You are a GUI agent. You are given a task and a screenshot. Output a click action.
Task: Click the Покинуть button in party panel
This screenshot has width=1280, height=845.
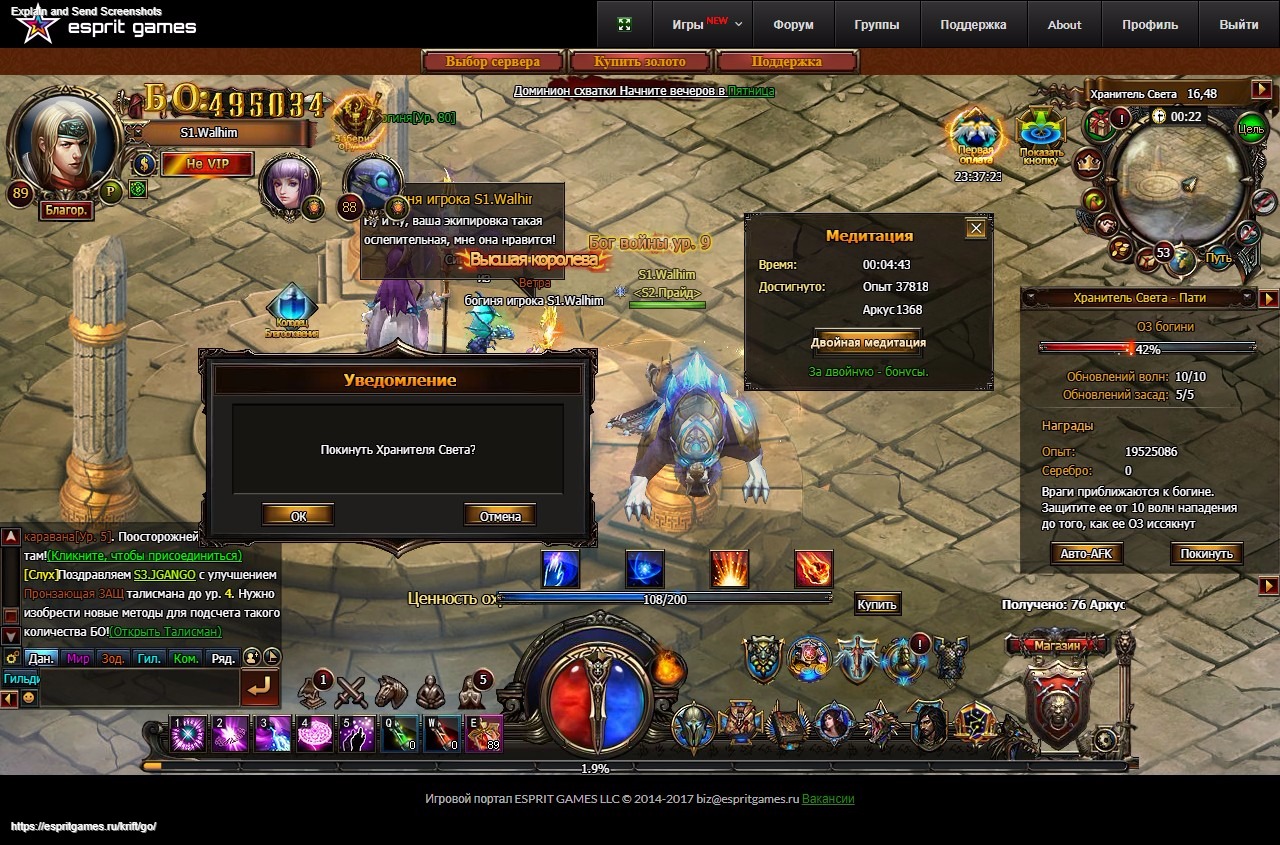pyautogui.click(x=1207, y=553)
